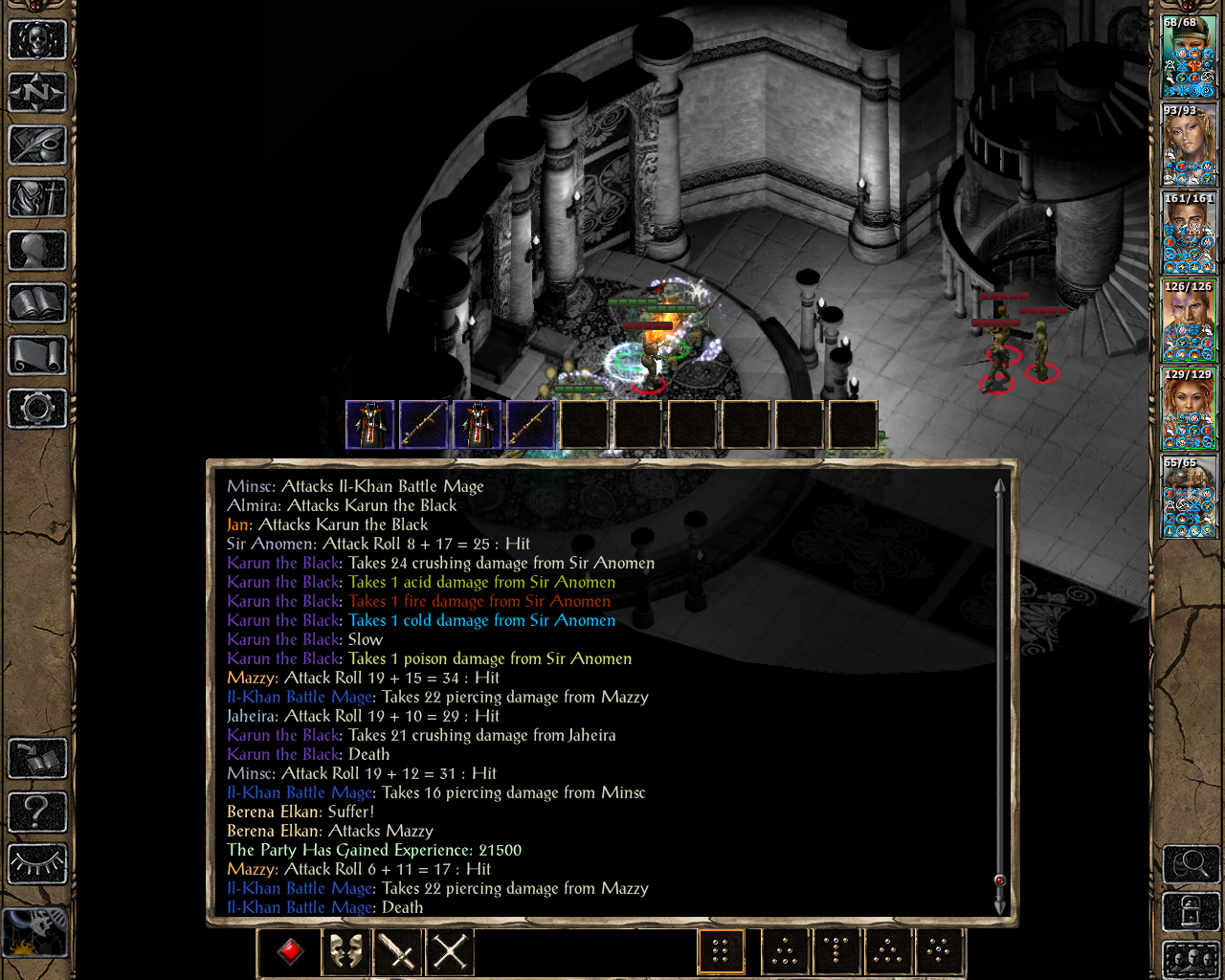Screen dimensions: 1225x980
Task: Open the inventory screen armor icon
Action: pos(37,198)
